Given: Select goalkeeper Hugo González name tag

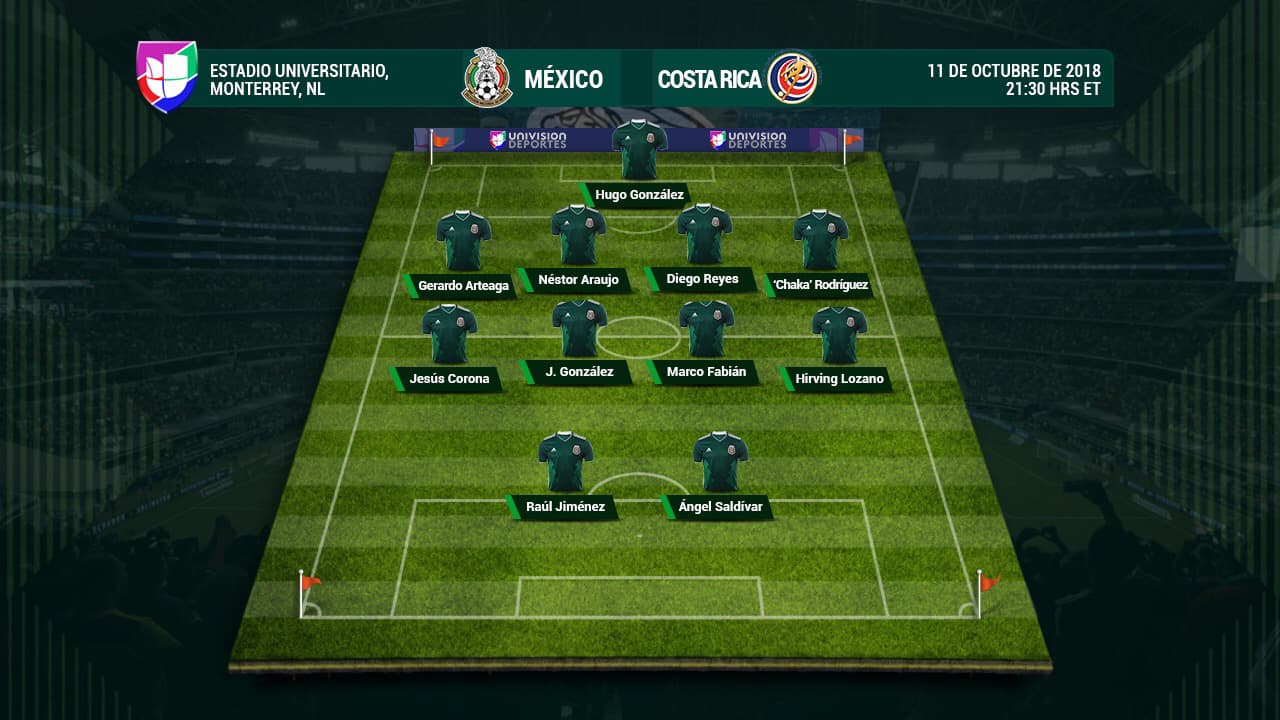Looking at the screenshot, I should pyautogui.click(x=639, y=195).
